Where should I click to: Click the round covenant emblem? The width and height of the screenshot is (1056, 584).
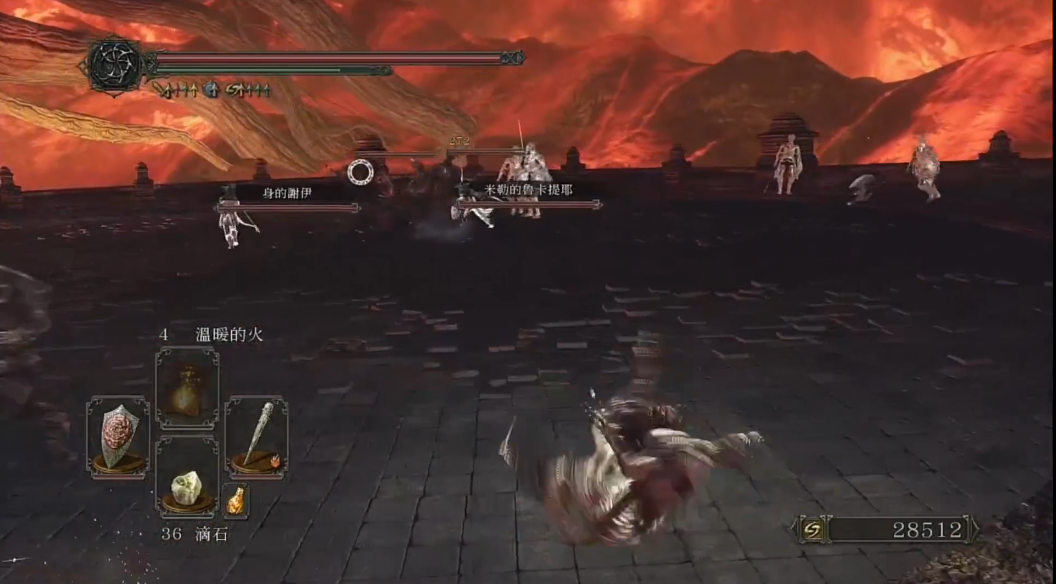pos(116,66)
